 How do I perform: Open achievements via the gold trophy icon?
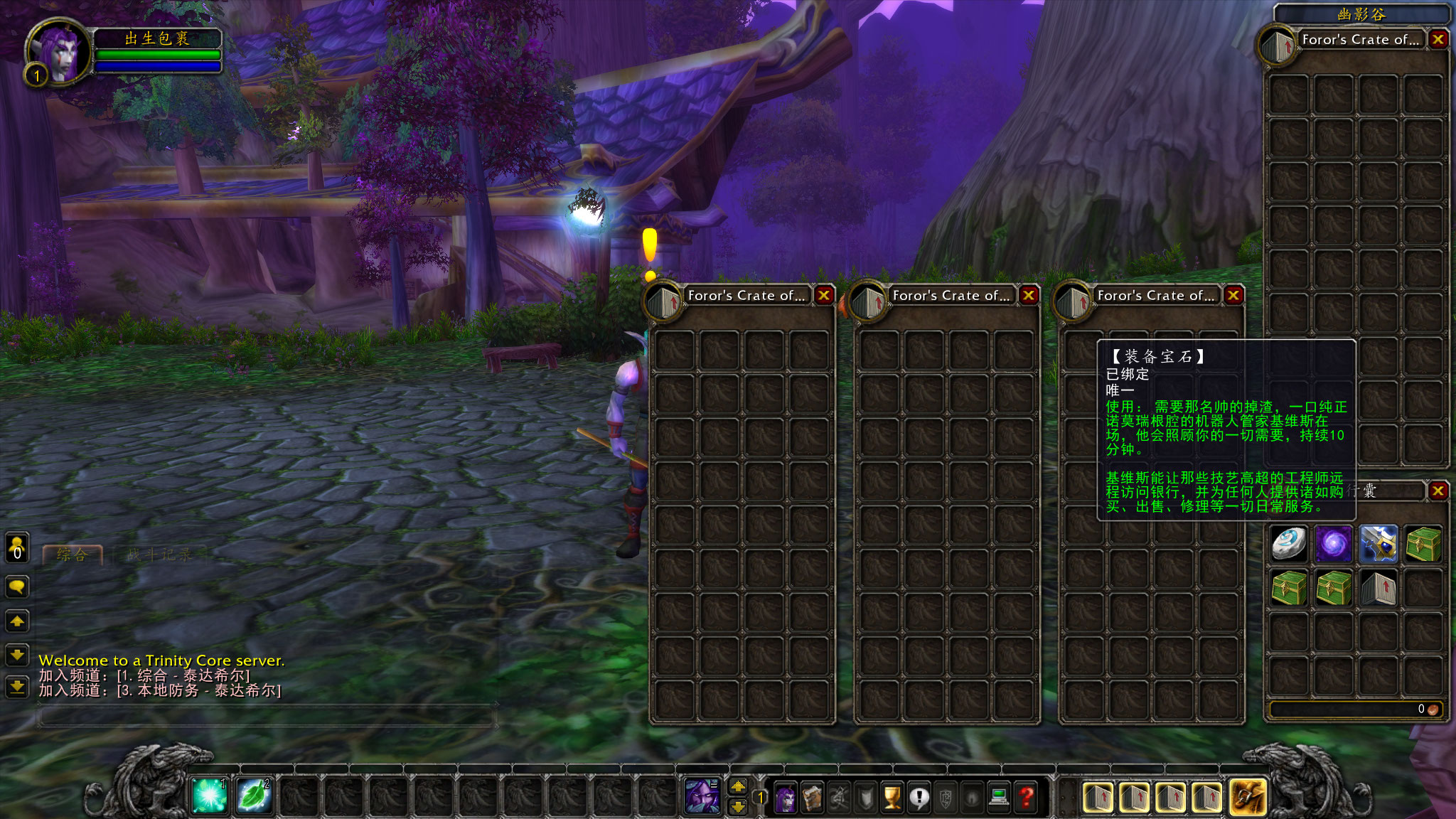(x=892, y=798)
